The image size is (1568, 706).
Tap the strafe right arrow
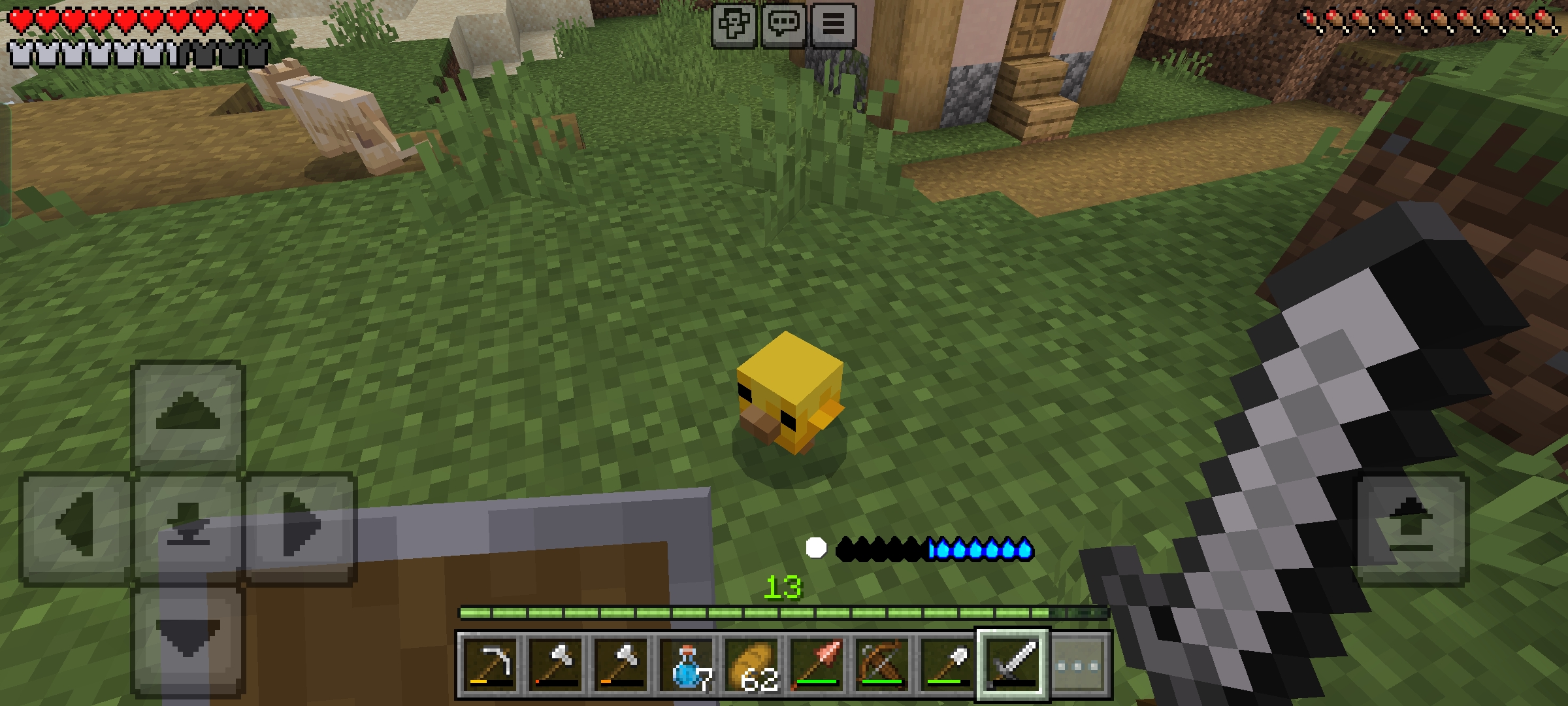300,527
